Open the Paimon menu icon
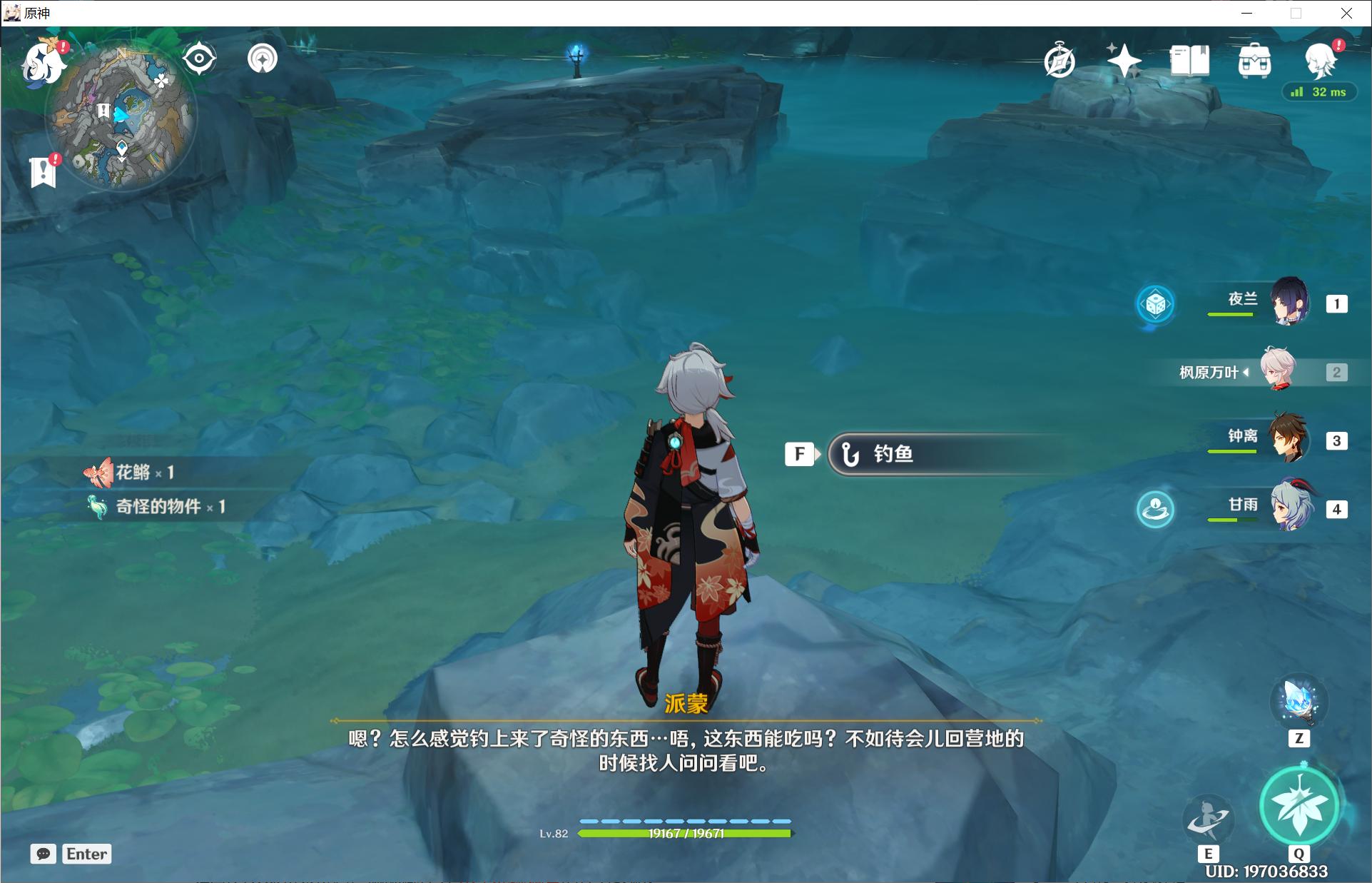Viewport: 1372px width, 883px height. [x=41, y=63]
